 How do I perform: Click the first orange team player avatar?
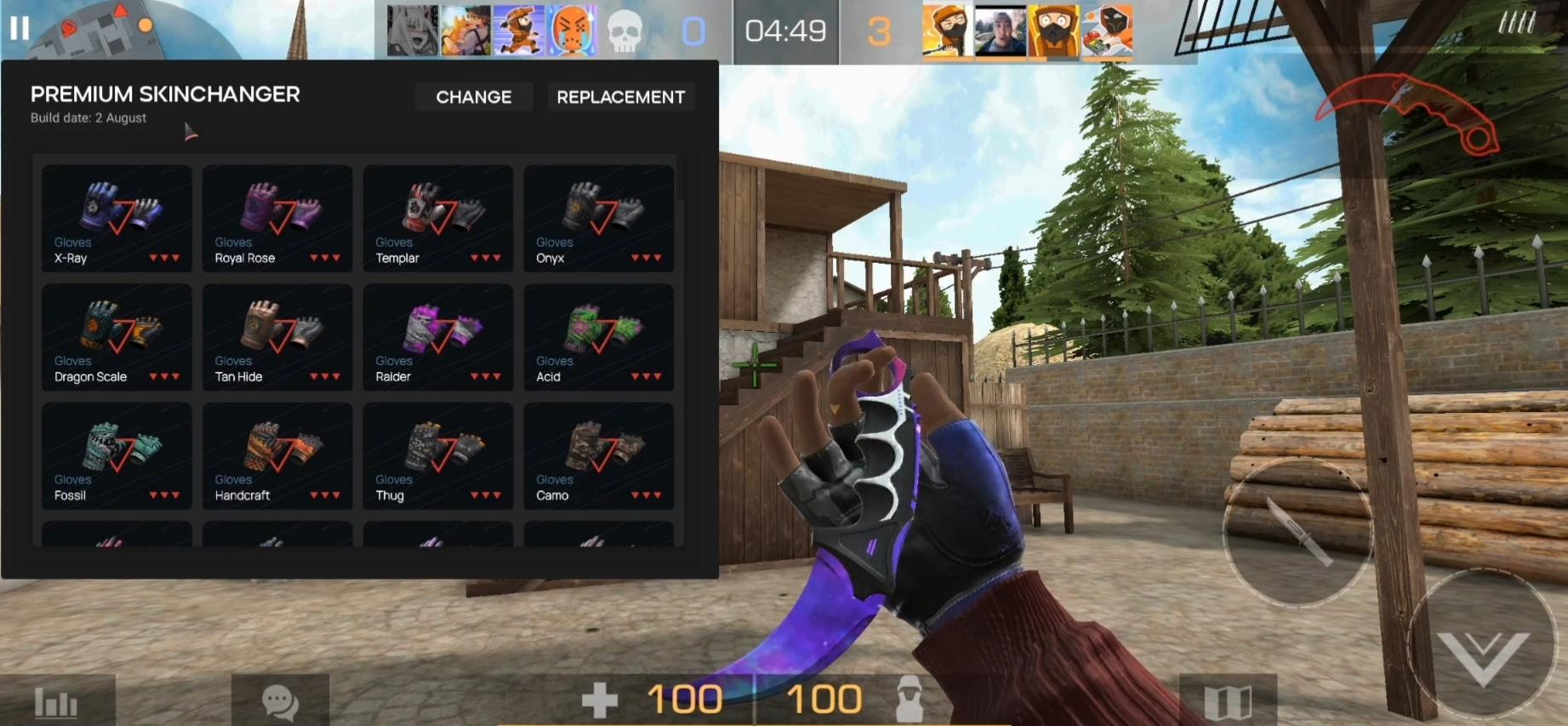click(944, 31)
